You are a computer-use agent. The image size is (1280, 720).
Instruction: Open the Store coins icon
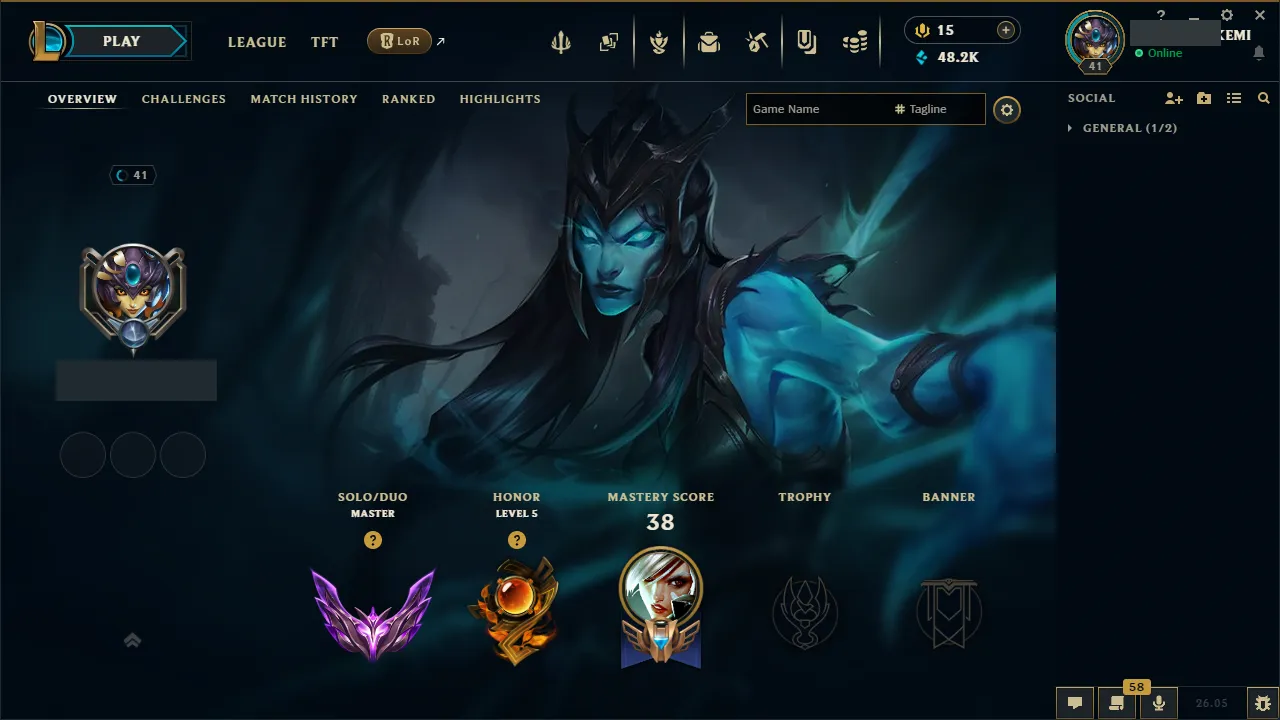(x=855, y=42)
